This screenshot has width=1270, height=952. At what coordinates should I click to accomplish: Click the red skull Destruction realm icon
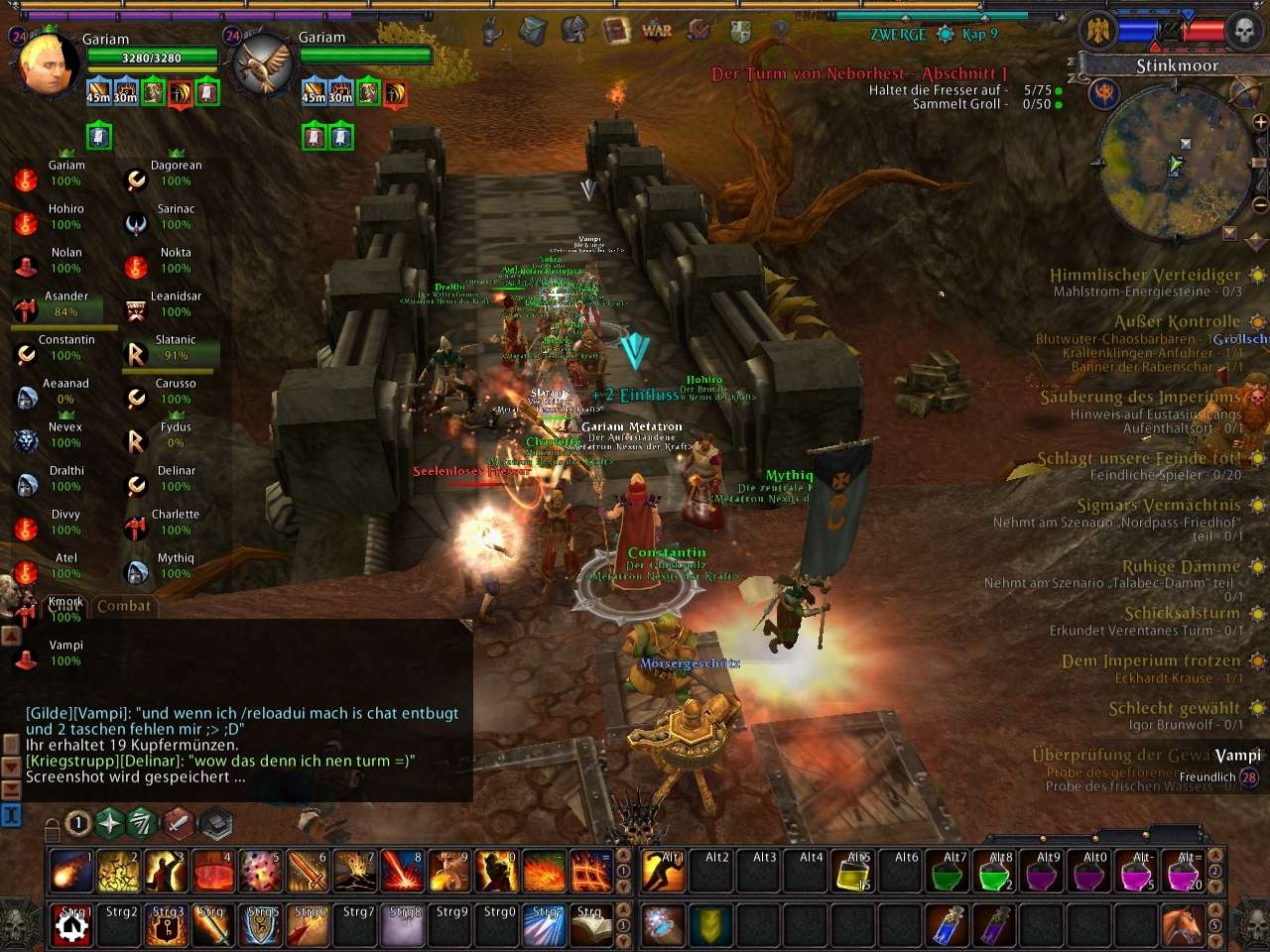pyautogui.click(x=1242, y=31)
